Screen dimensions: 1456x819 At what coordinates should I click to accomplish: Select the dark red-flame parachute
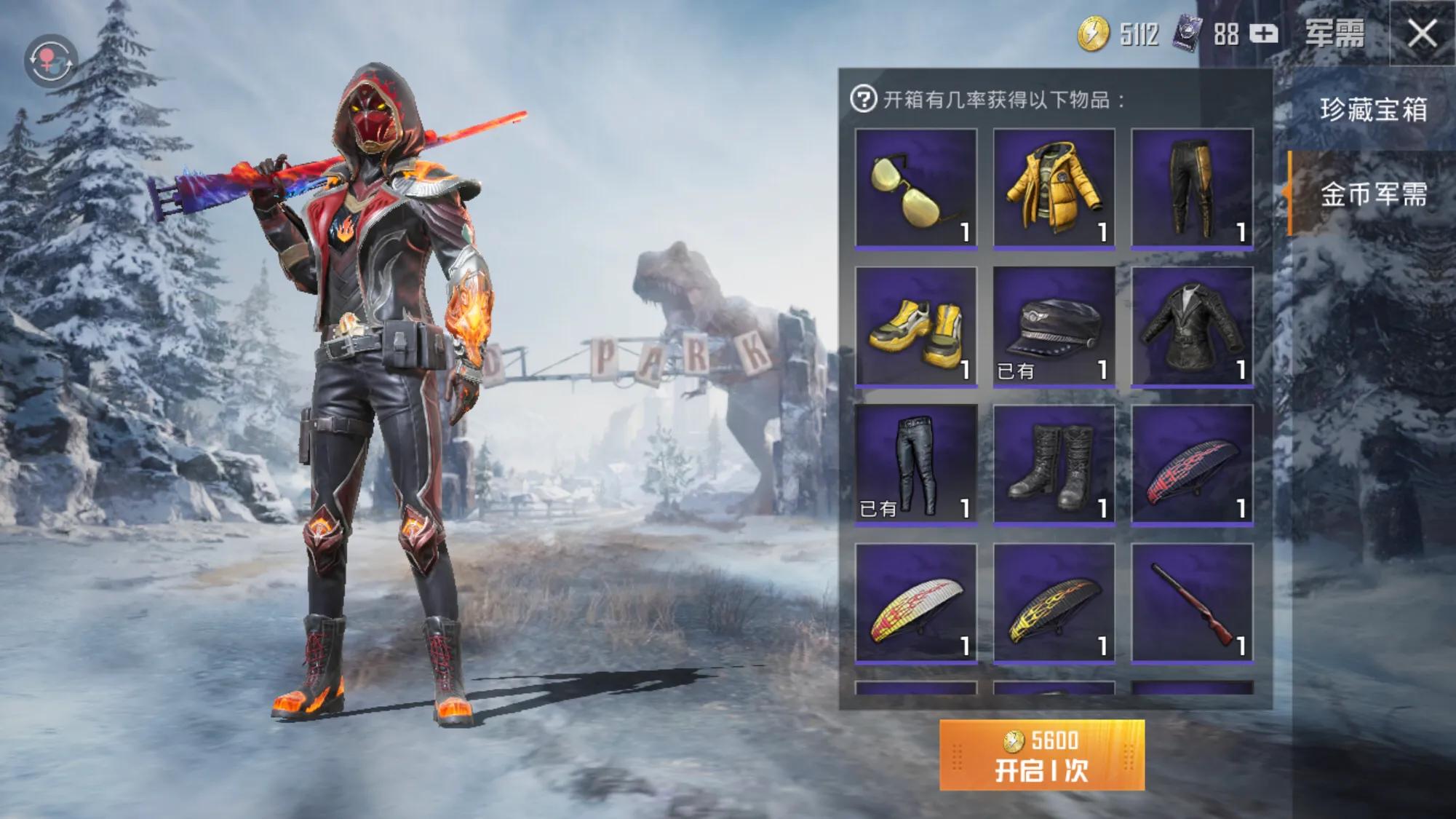[x=1192, y=464]
